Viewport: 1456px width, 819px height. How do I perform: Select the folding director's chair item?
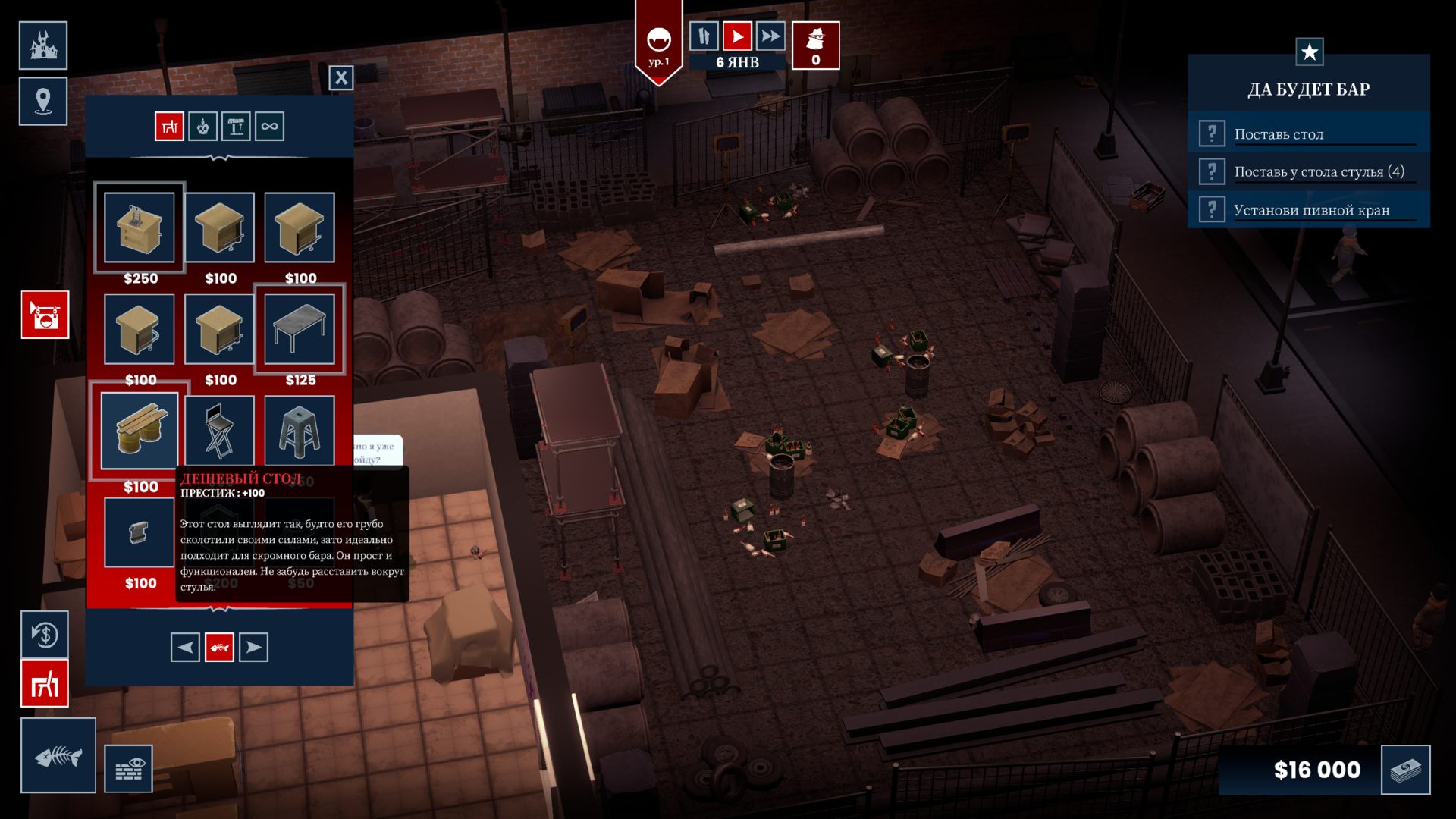pyautogui.click(x=219, y=431)
